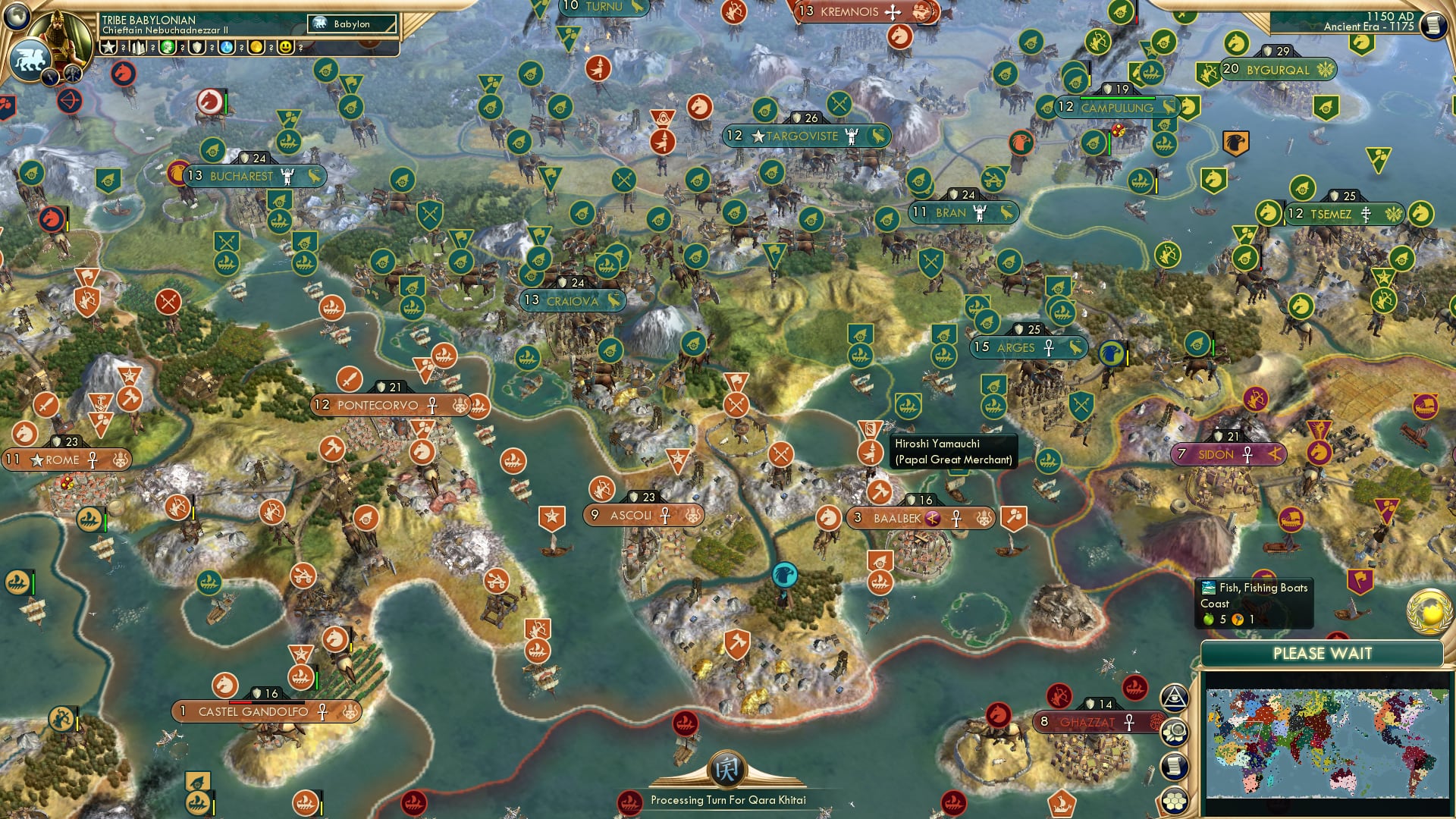Click the gold coin income icon
Viewport: 1456px width, 819px height.
(257, 47)
